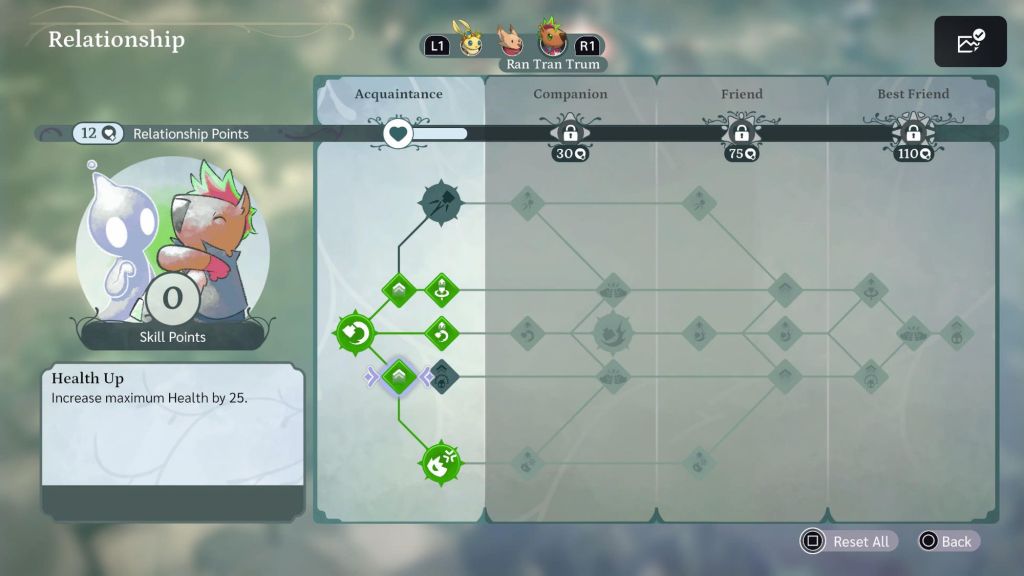Select the highlighted Health Up skill node
This screenshot has height=576, width=1024.
pyautogui.click(x=399, y=376)
